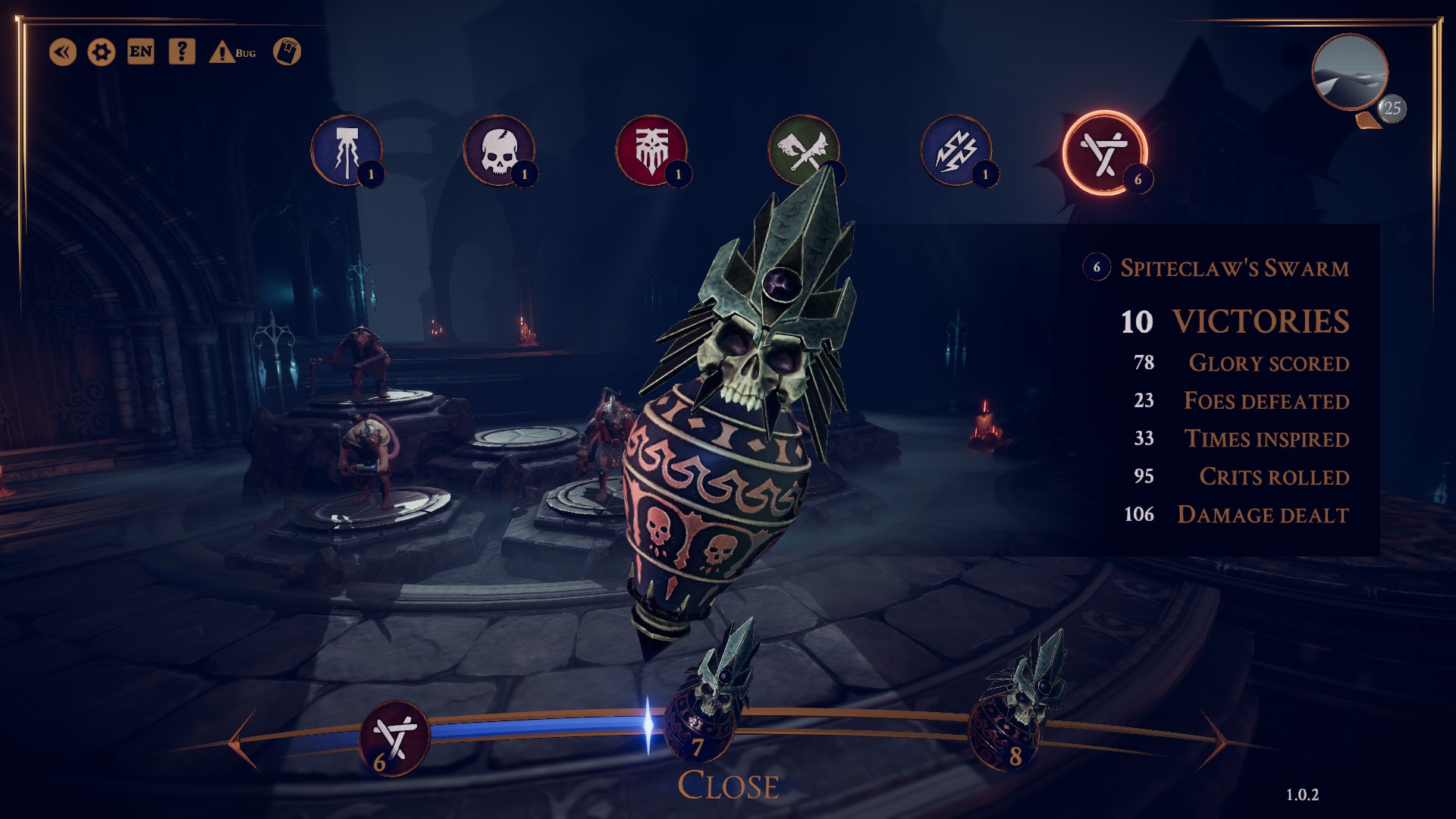Switch to the blue lightning bolts warband
Viewport: 1456px width, 819px height.
point(956,150)
